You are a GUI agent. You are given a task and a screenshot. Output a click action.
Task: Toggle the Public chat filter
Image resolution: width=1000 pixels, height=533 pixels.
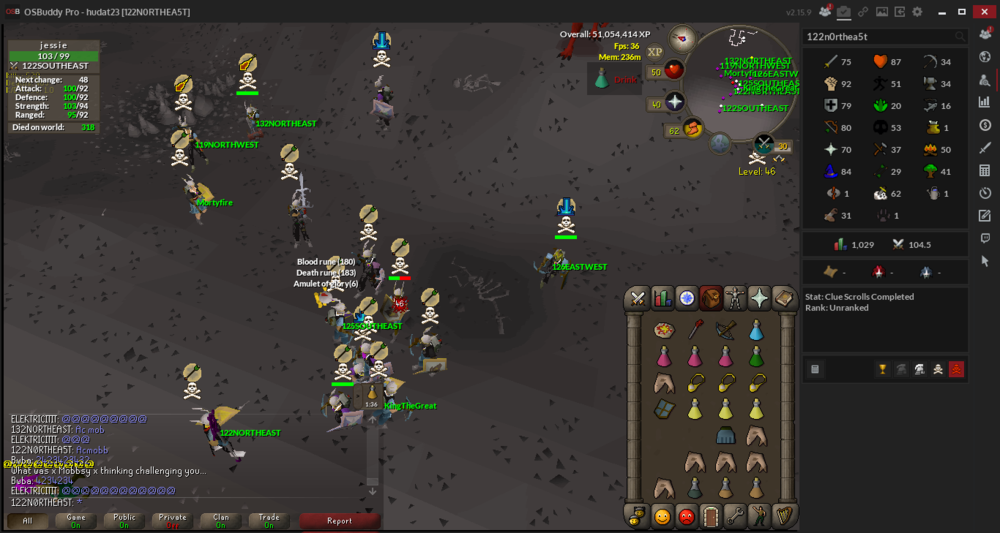click(124, 520)
